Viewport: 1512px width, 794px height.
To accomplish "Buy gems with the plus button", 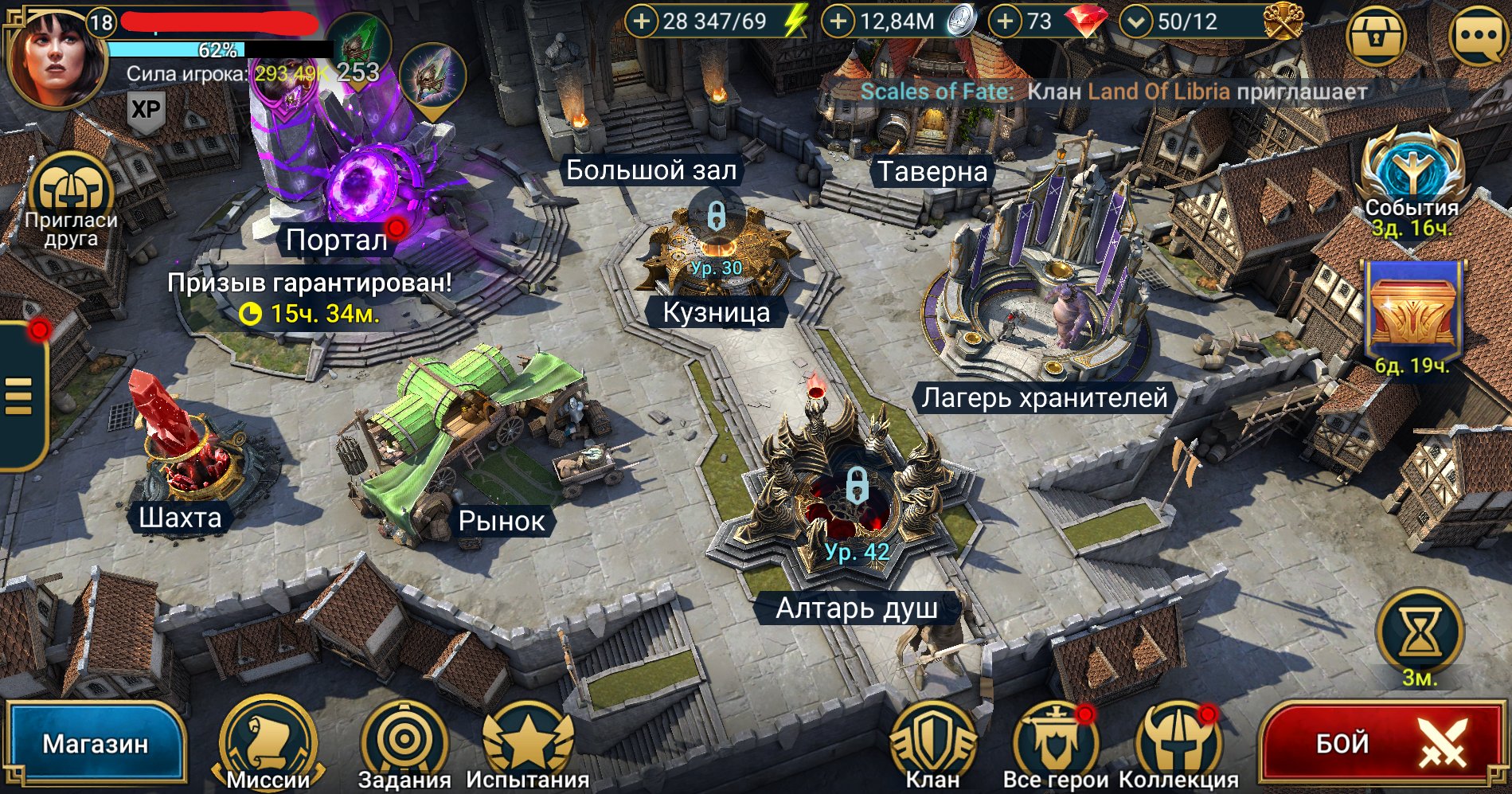I will click(1006, 22).
